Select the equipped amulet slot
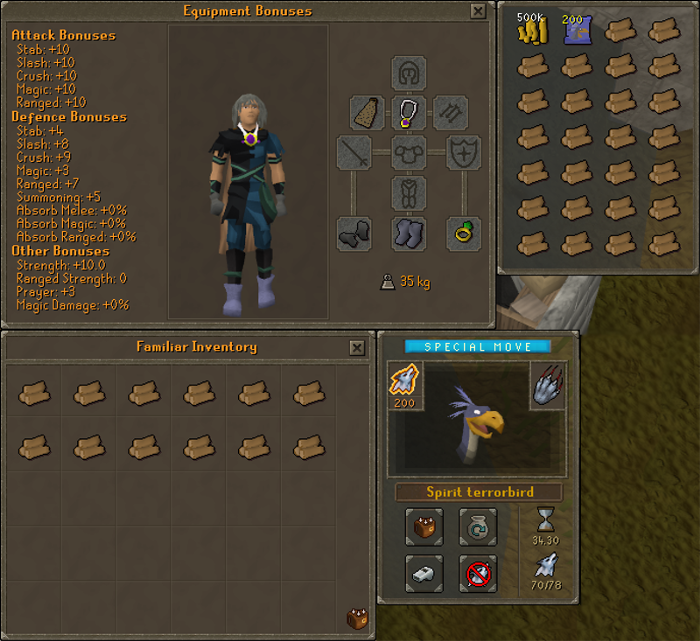This screenshot has height=641, width=700. tap(408, 112)
